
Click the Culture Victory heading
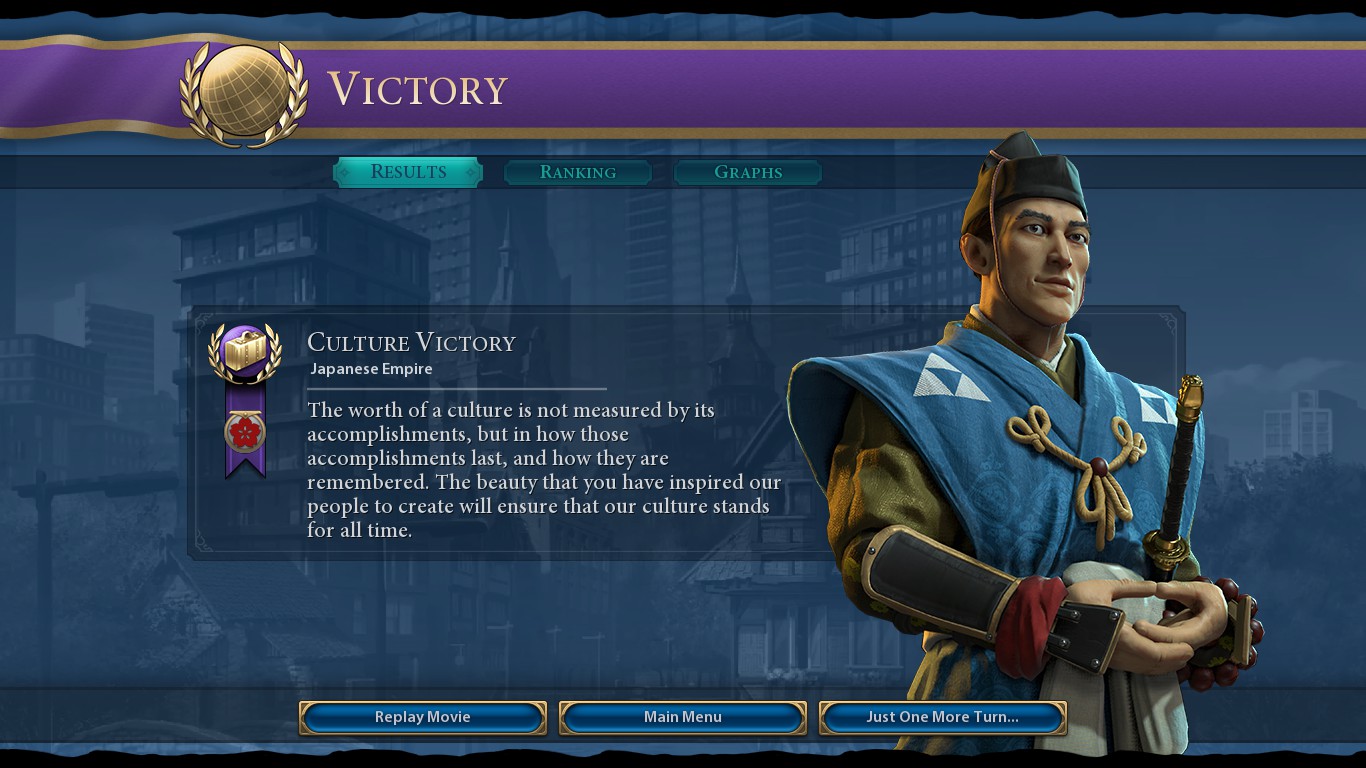[412, 343]
